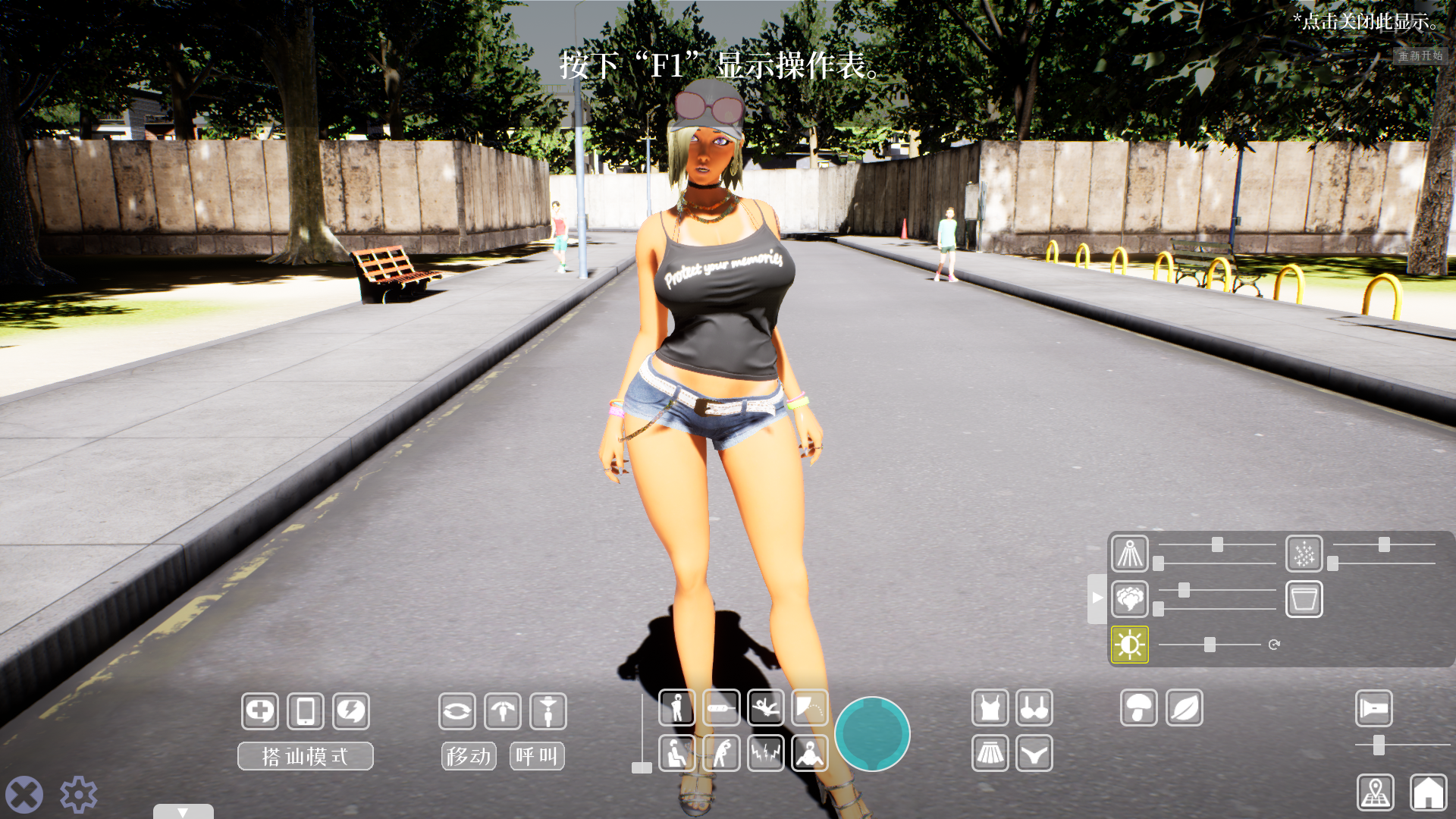Toggle the cloud weather effect

pos(1129,598)
